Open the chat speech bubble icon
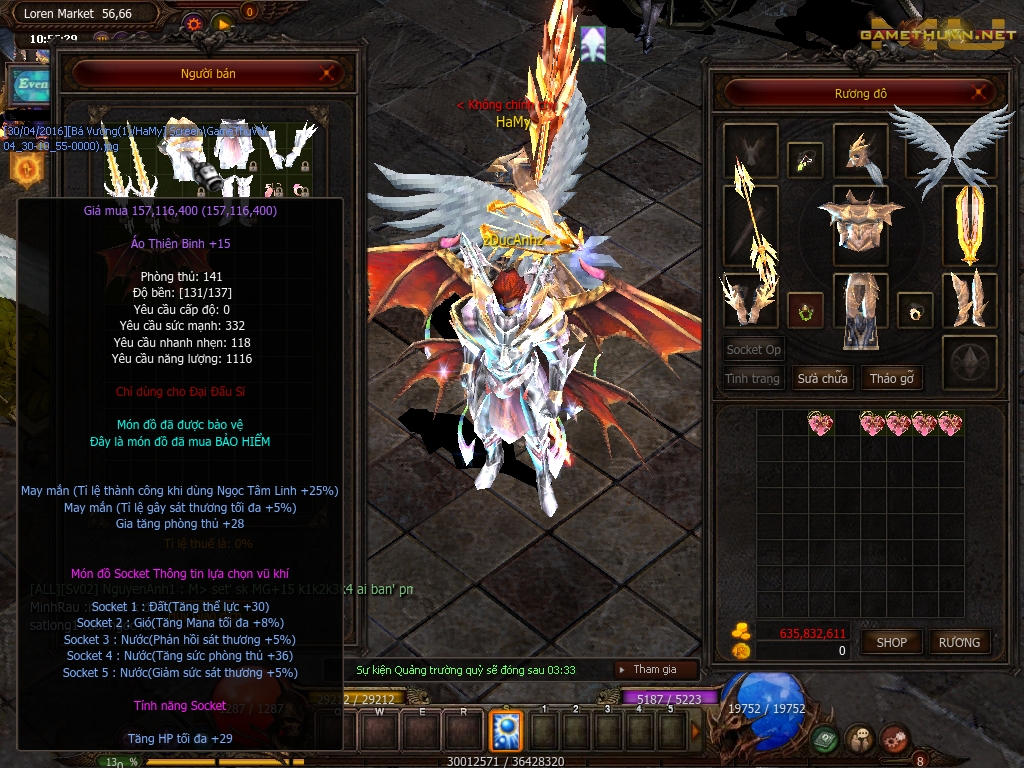The image size is (1024, 768). tap(859, 739)
